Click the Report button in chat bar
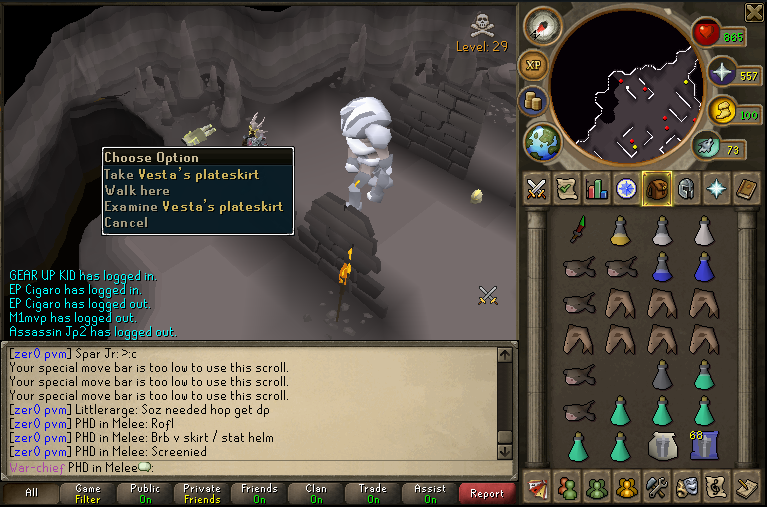This screenshot has height=507, width=767. pos(486,493)
